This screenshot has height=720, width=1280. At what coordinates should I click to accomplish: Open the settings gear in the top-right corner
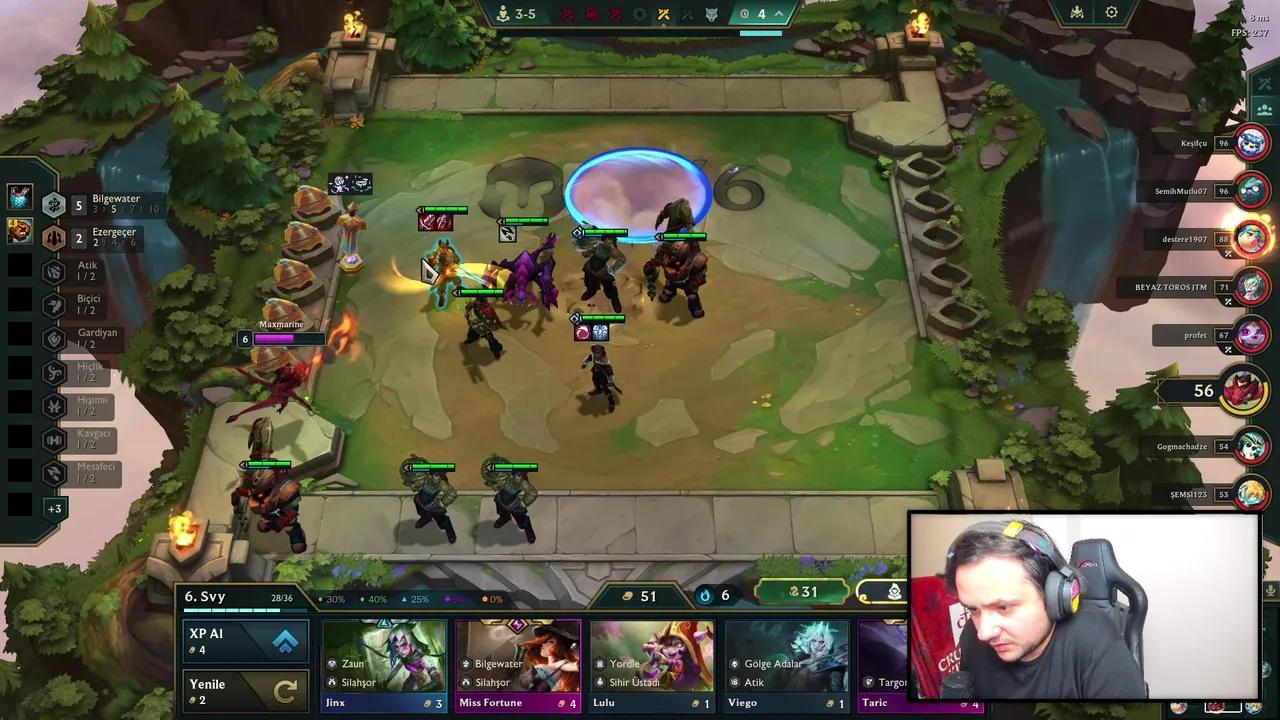coord(1110,12)
